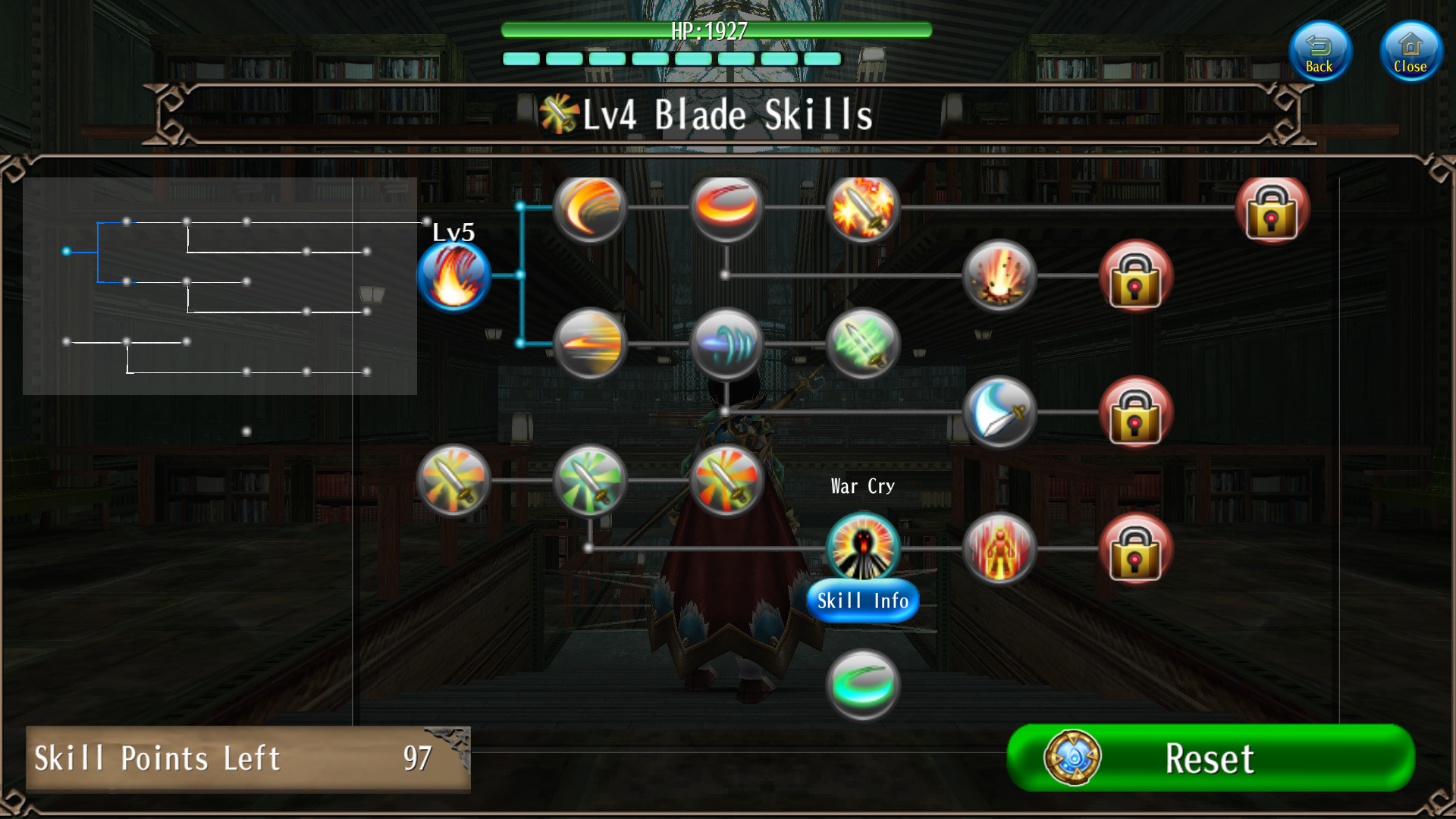Select the blue spiral sonic skill icon
This screenshot has width=1456, height=819.
[726, 345]
